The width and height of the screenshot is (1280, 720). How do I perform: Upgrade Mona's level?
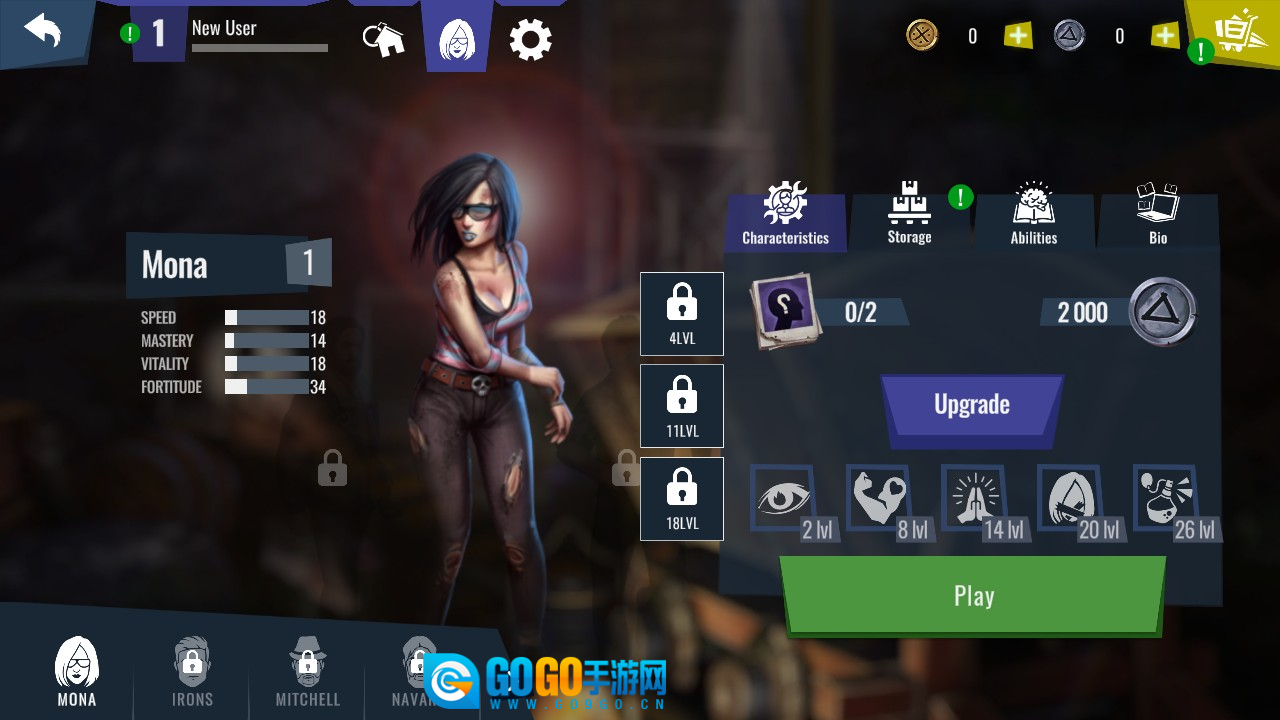971,405
